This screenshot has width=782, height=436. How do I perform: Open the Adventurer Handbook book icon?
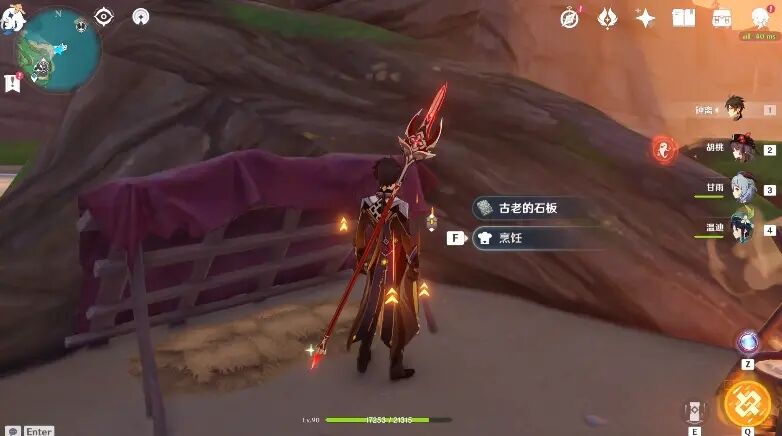click(684, 18)
